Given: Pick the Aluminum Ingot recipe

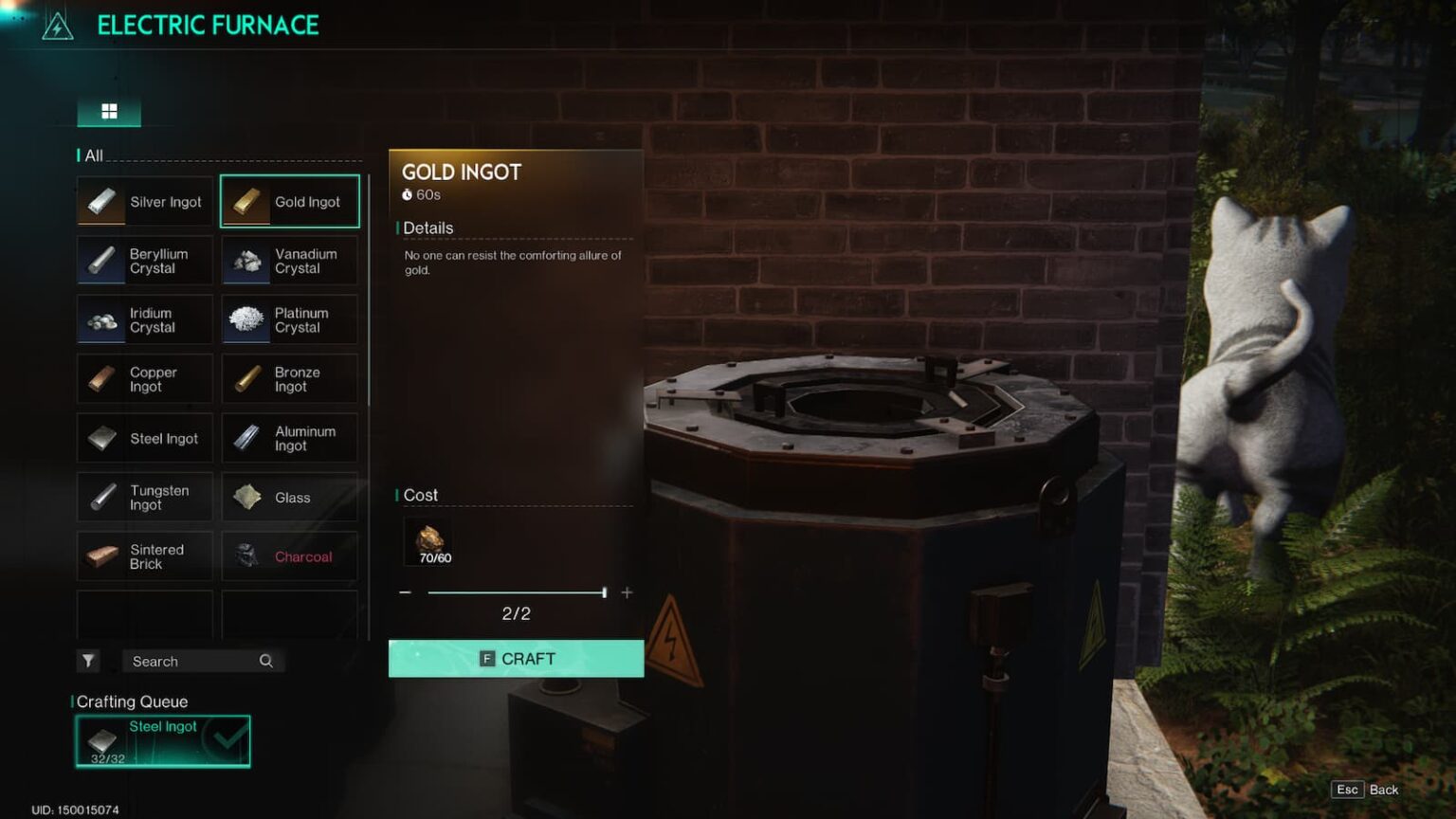Looking at the screenshot, I should pyautogui.click(x=290, y=438).
